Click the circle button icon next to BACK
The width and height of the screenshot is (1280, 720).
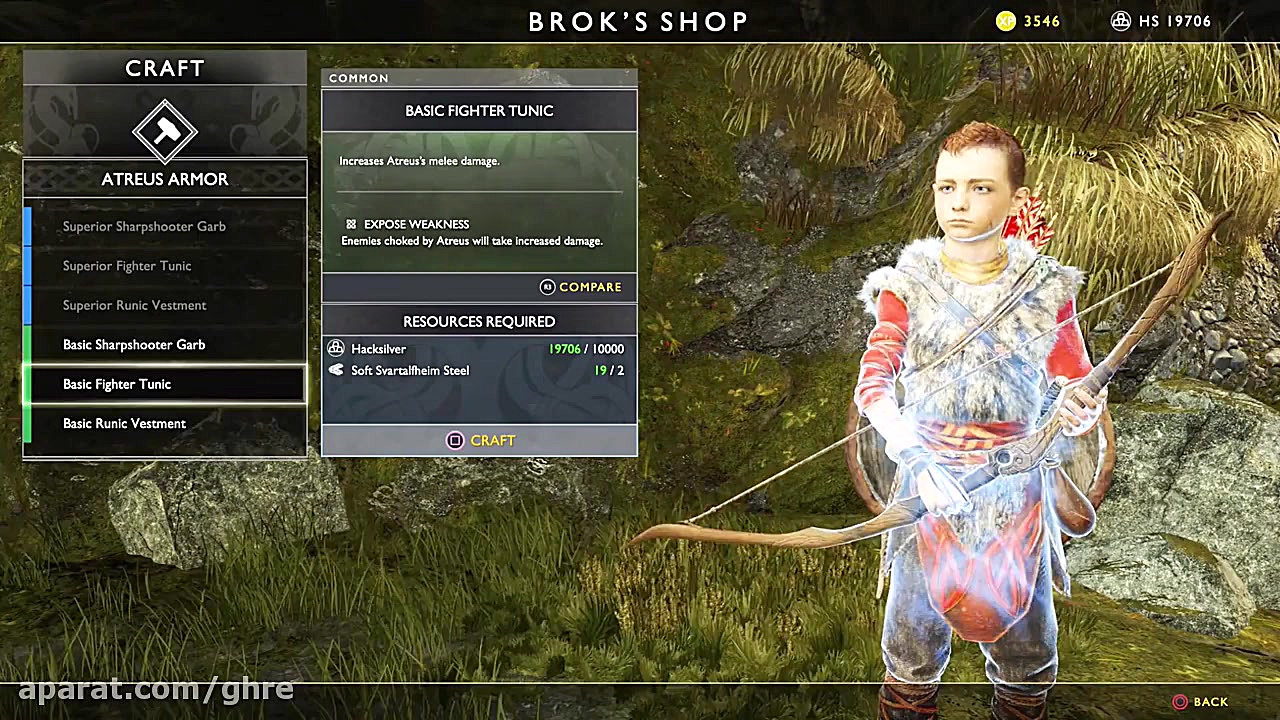pyautogui.click(x=1180, y=702)
